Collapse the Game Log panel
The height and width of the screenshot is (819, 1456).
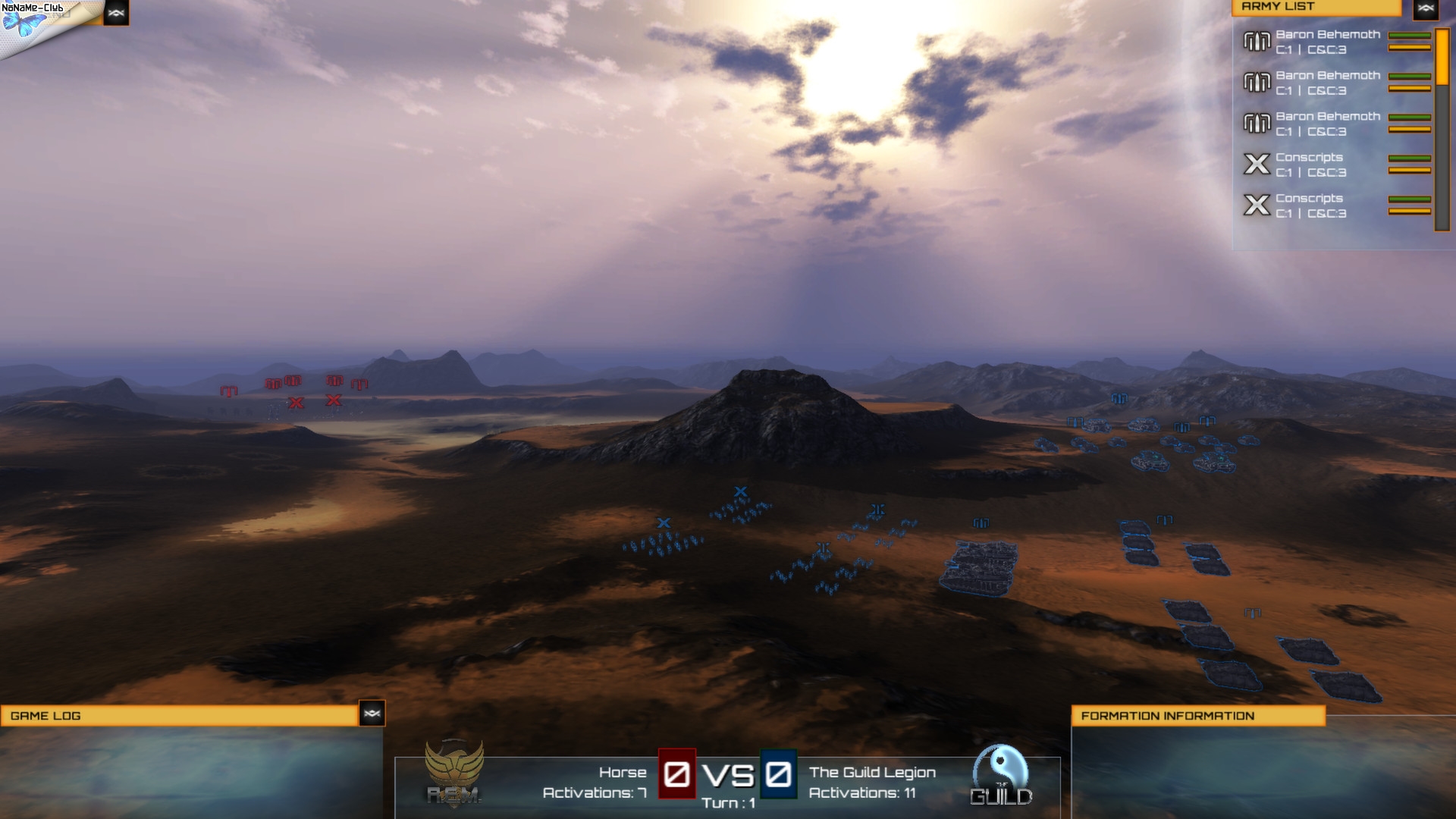[x=372, y=714]
